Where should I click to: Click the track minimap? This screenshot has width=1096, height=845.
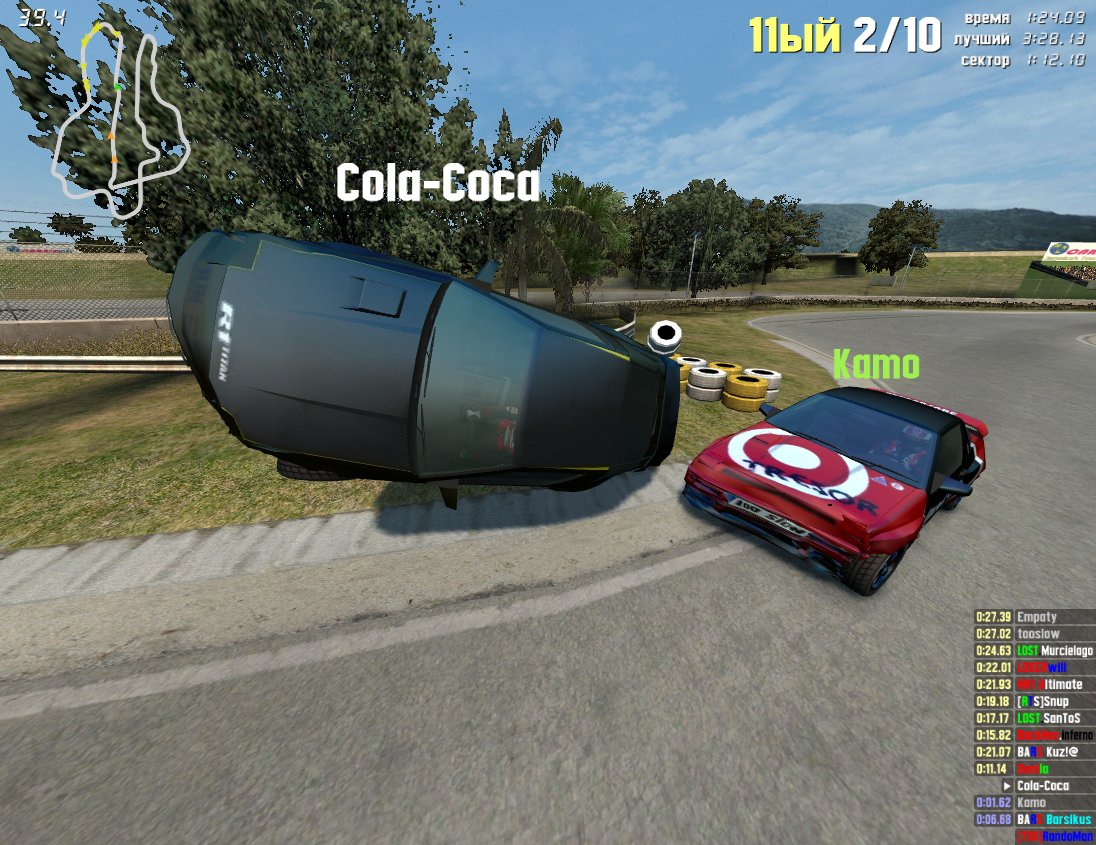(x=120, y=120)
